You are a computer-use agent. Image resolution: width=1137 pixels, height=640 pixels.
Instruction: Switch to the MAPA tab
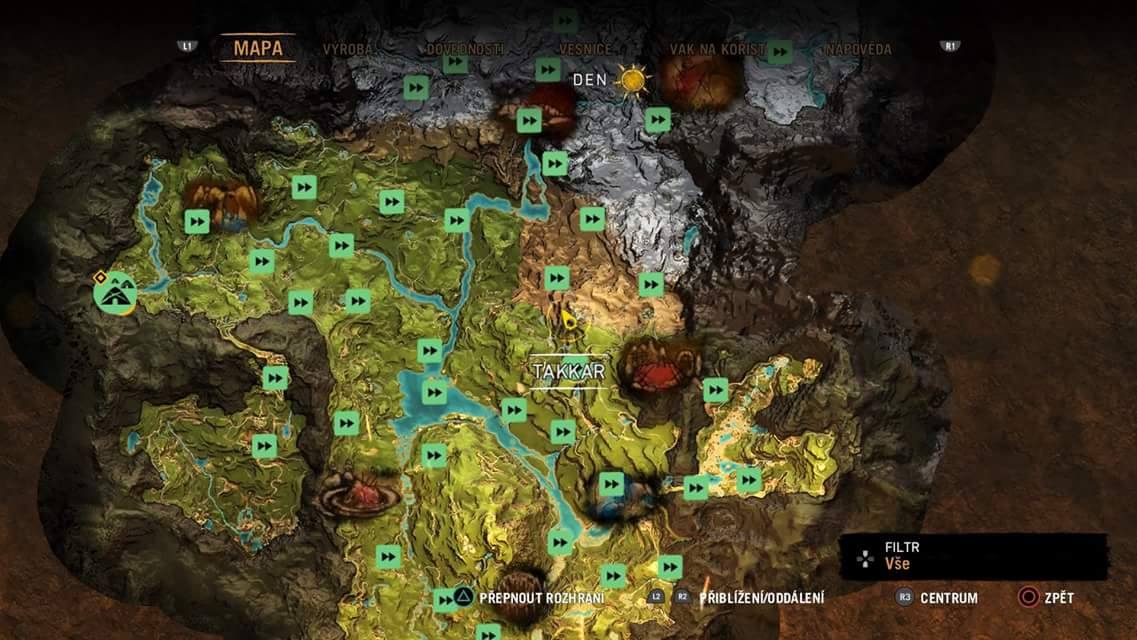point(258,47)
